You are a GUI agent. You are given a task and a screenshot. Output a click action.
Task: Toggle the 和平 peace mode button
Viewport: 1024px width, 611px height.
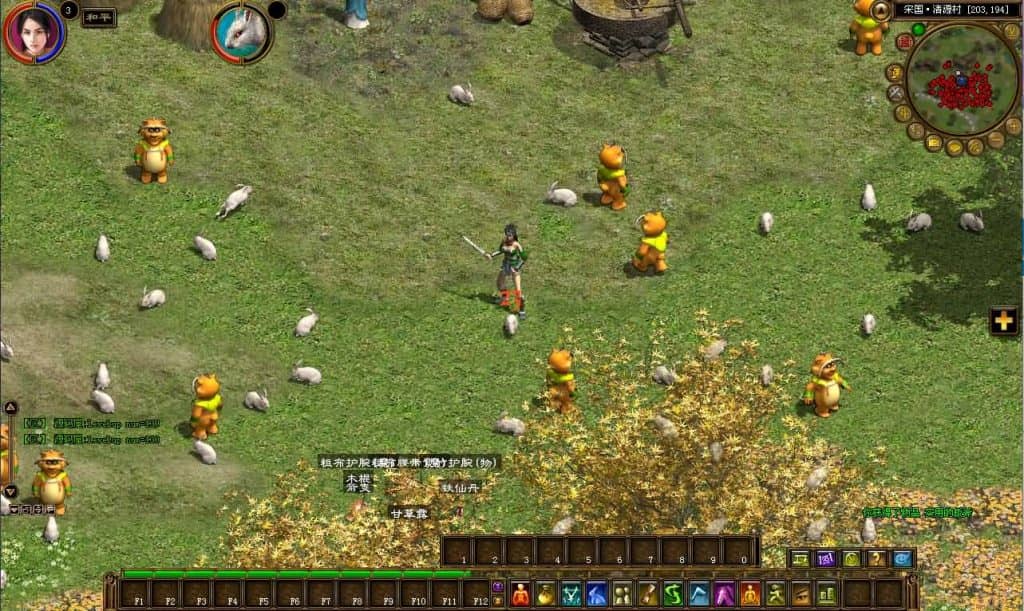coord(98,17)
